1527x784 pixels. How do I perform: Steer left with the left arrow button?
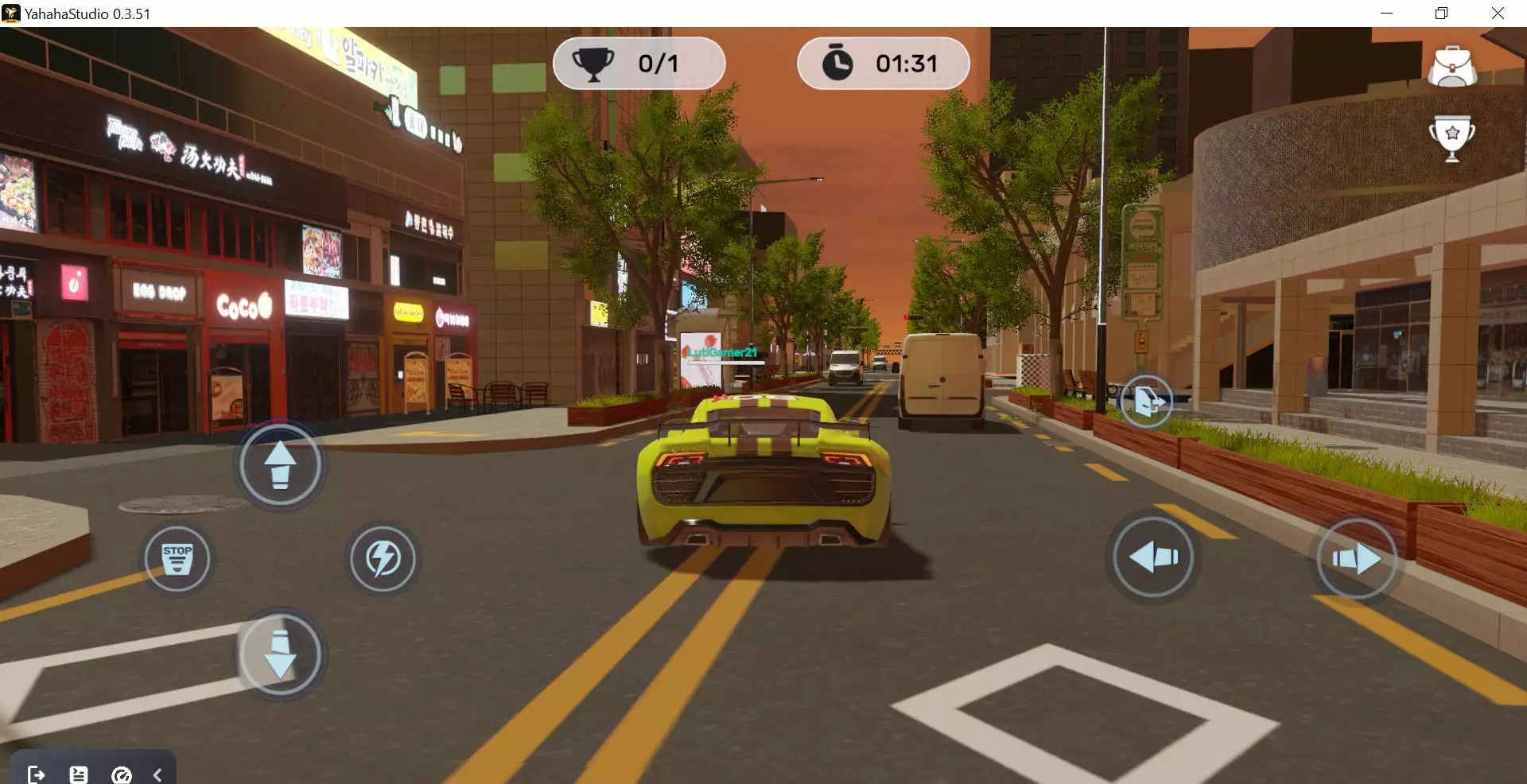pyautogui.click(x=1153, y=557)
